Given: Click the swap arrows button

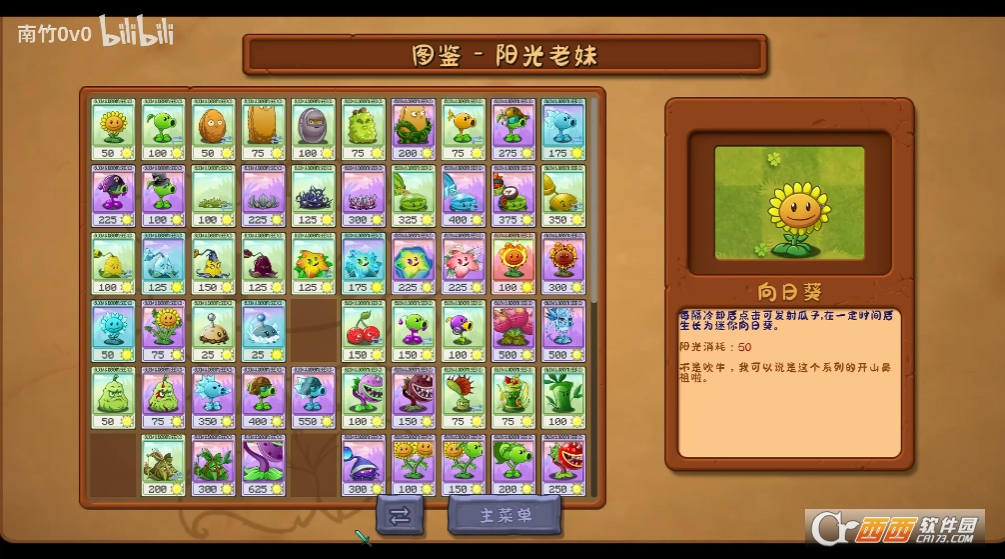Looking at the screenshot, I should [x=399, y=516].
